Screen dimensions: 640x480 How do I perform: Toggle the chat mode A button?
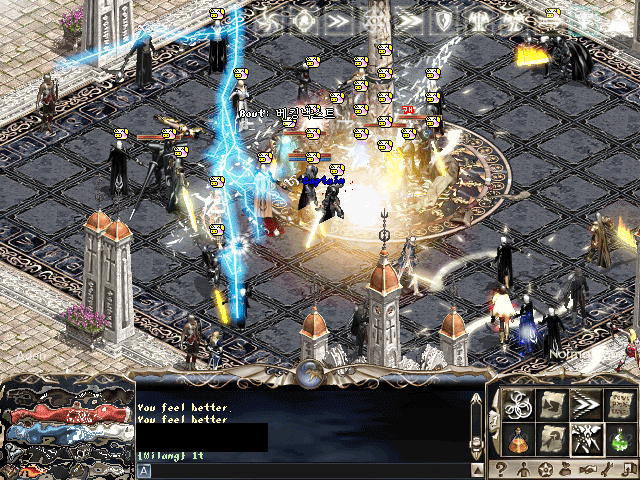[144, 470]
